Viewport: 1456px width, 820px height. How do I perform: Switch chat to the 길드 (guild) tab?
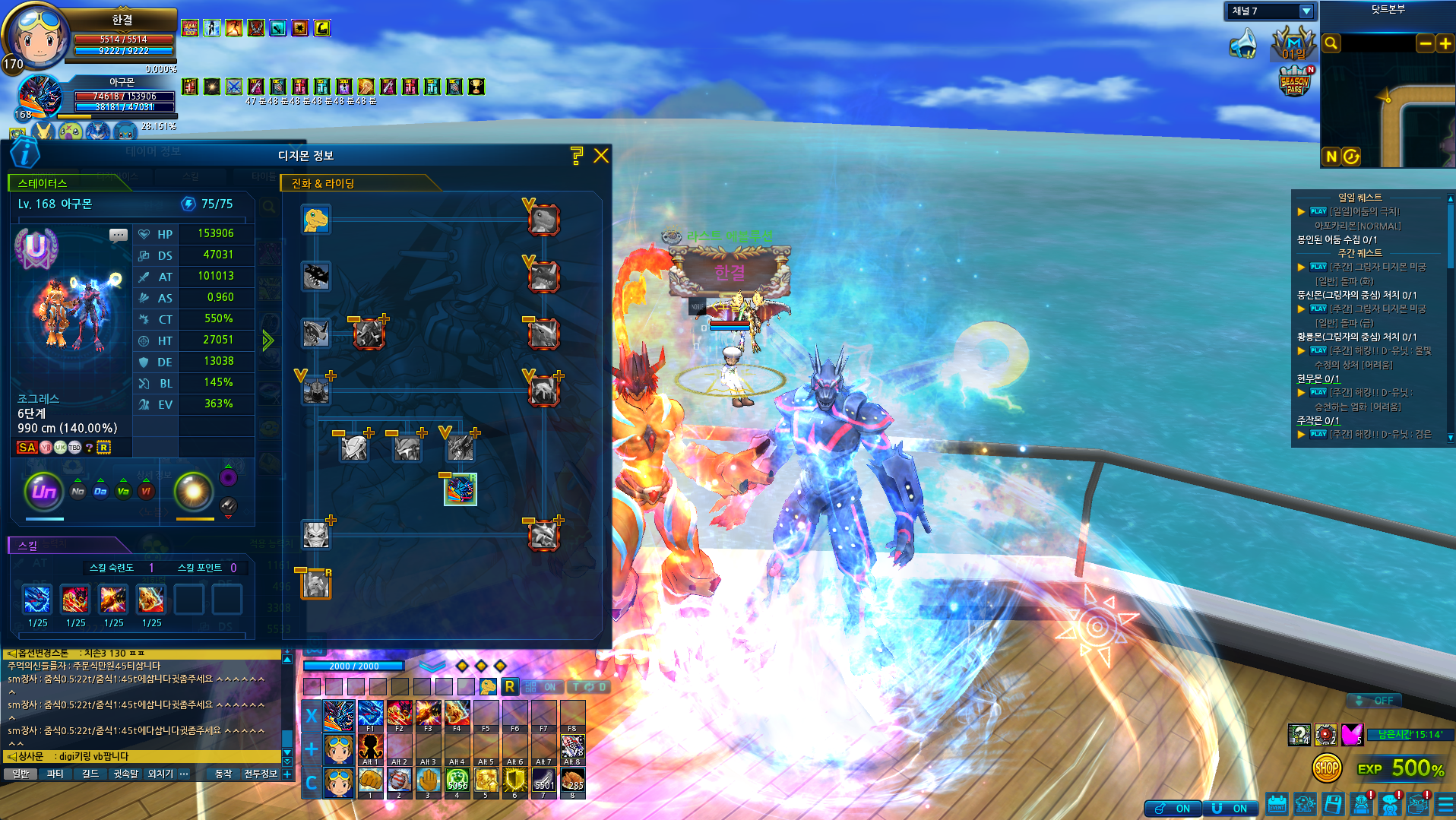tap(90, 774)
